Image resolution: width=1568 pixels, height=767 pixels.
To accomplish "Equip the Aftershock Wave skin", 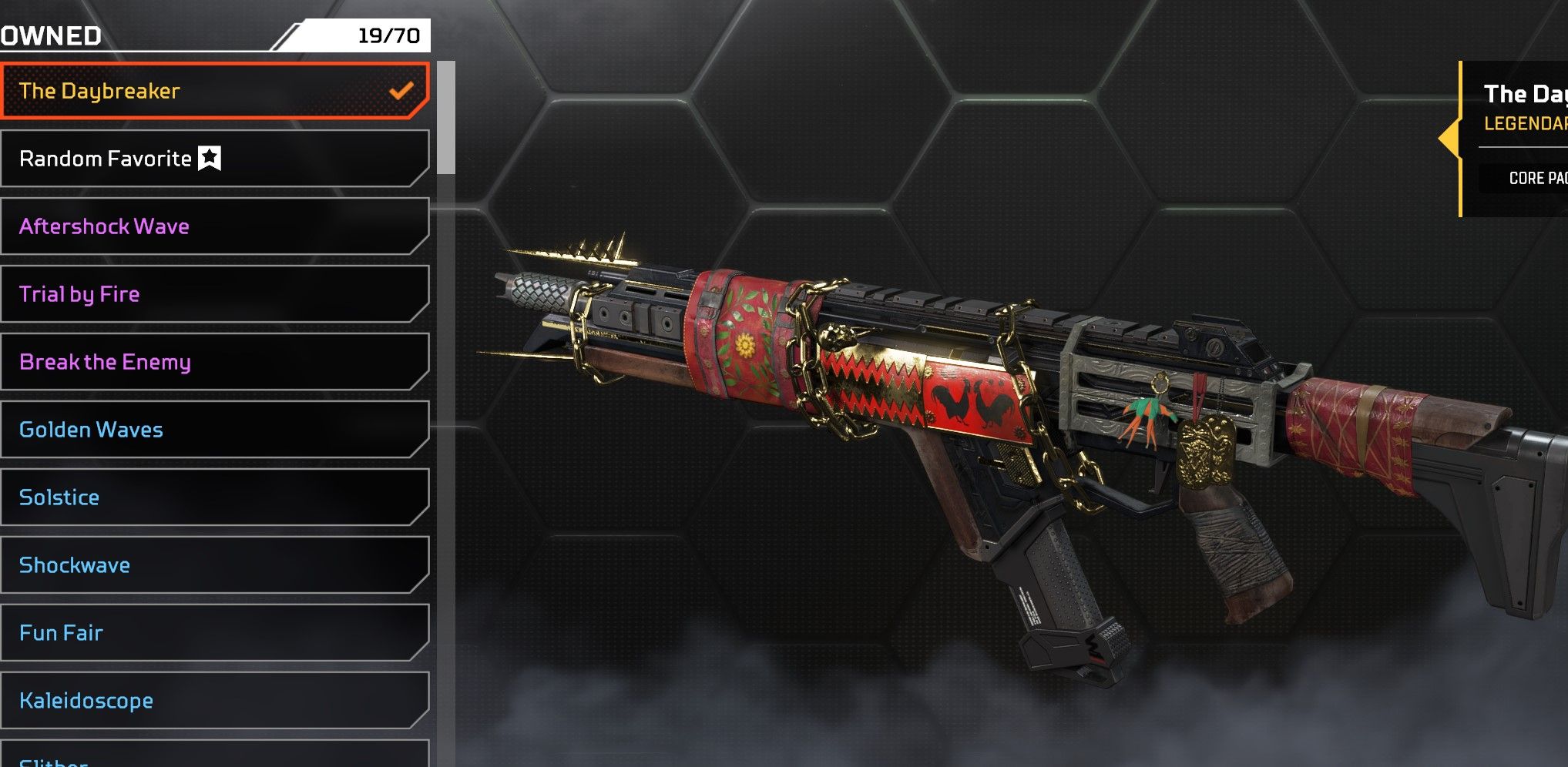I will pos(214,226).
